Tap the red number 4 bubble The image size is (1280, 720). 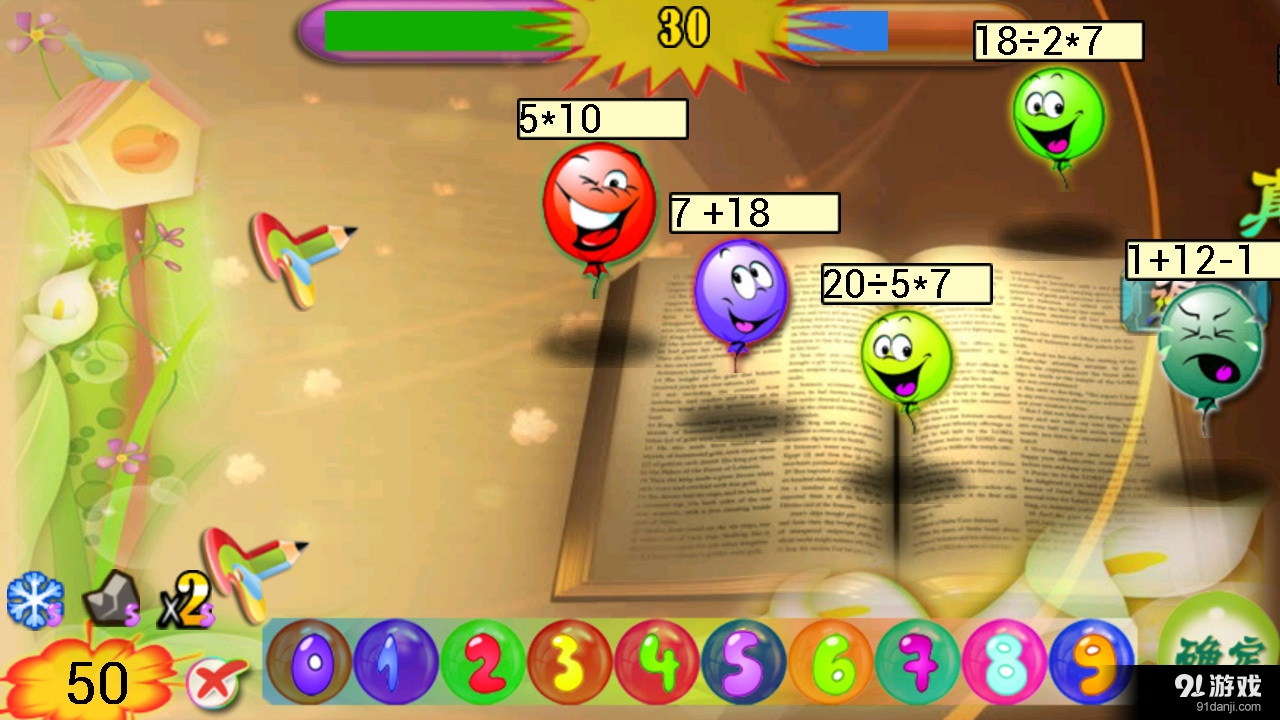[657, 662]
